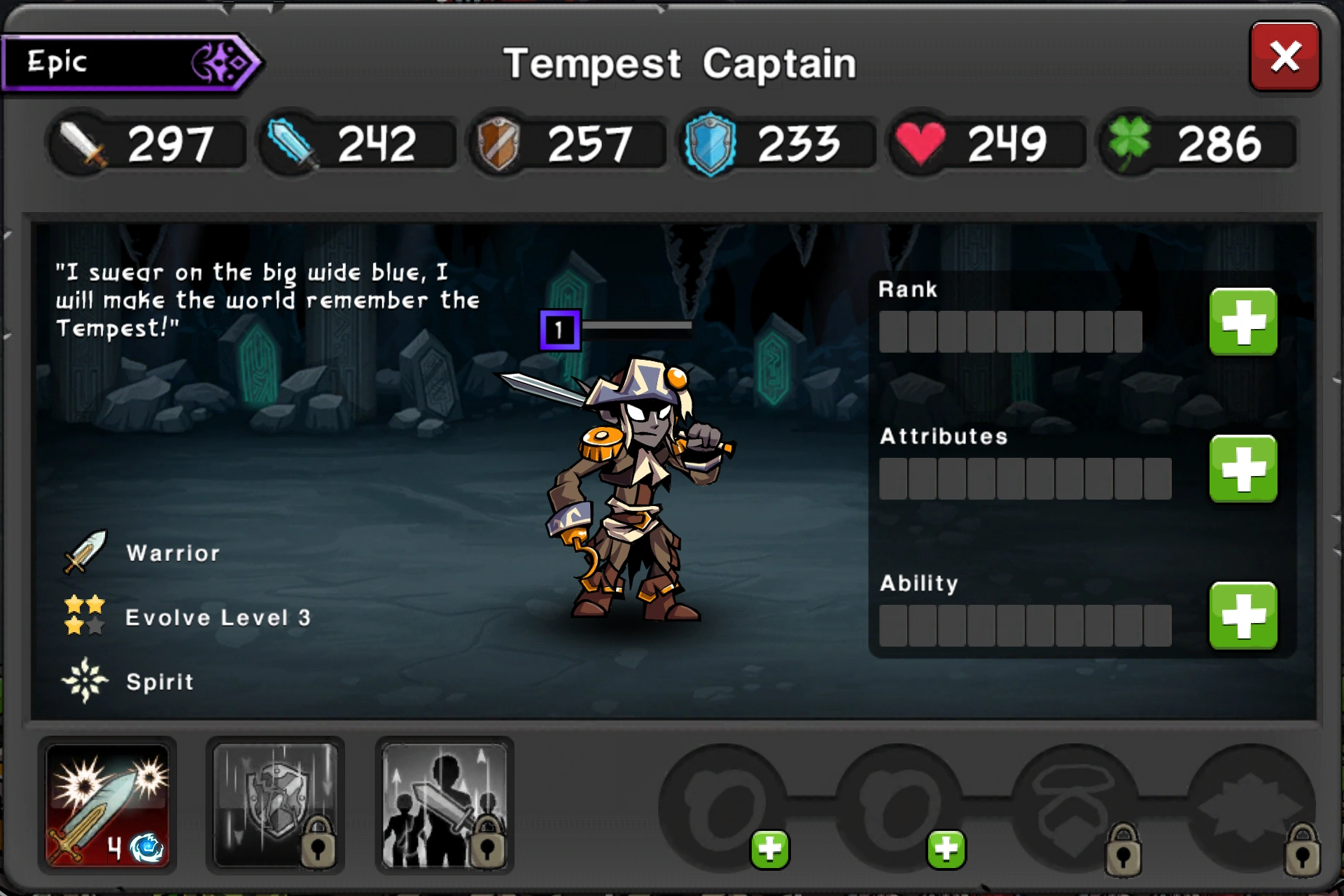1344x896 pixels.
Task: Open the unlocked blade skill with 4 charges
Action: tap(110, 806)
